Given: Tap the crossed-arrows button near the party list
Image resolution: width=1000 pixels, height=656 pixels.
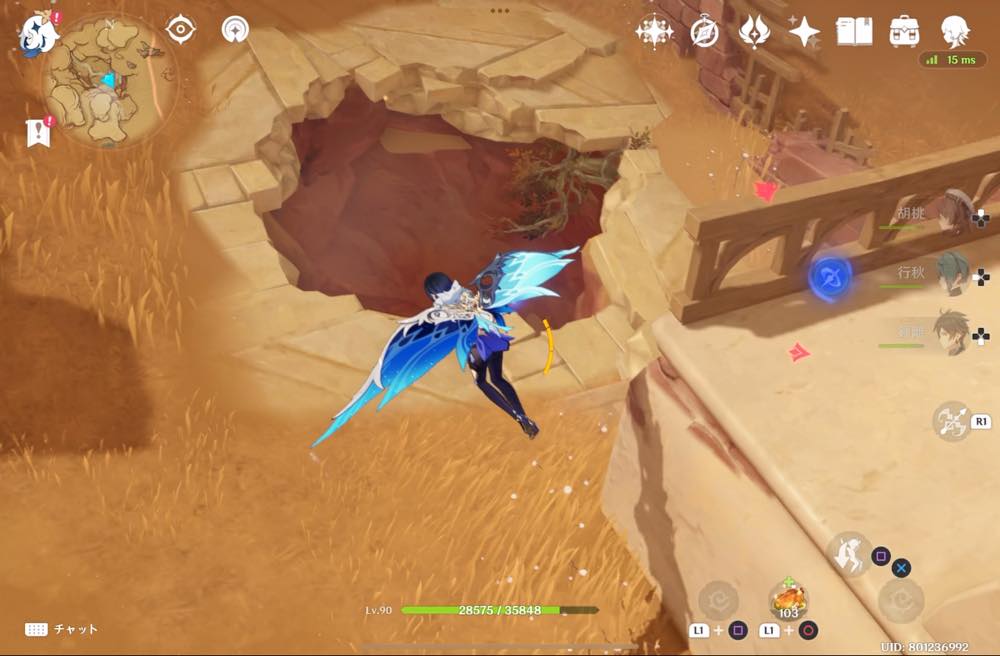Looking at the screenshot, I should (951, 421).
